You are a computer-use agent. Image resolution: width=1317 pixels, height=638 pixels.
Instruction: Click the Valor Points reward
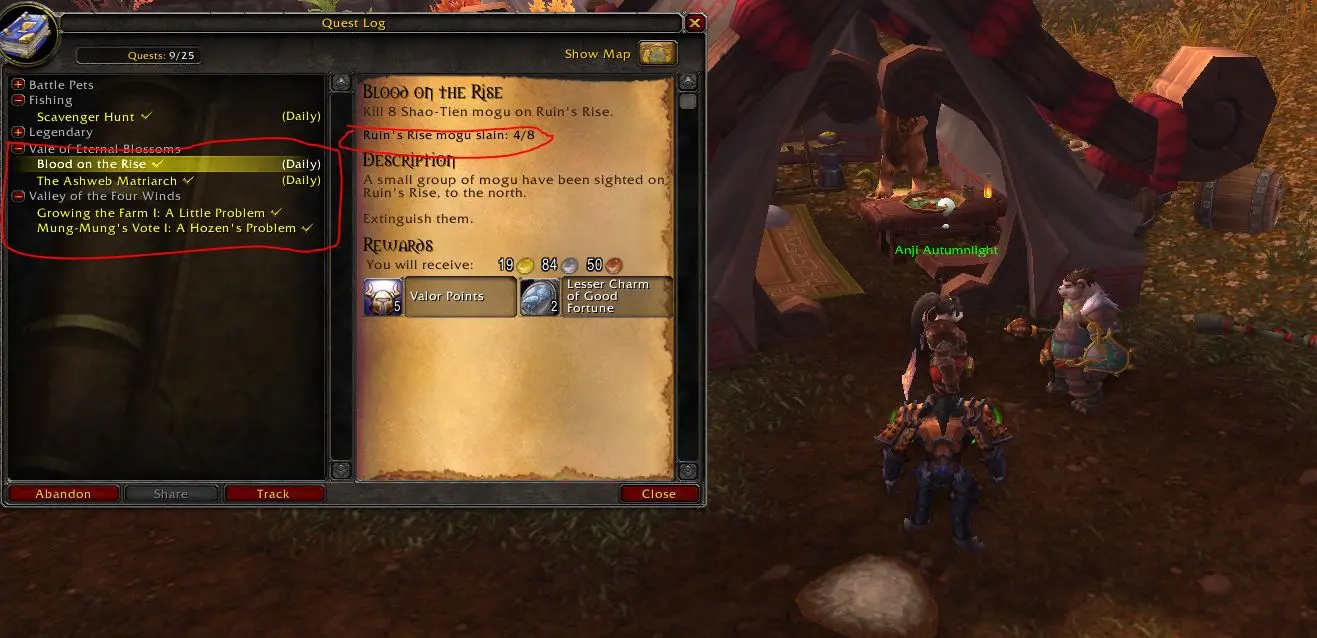pyautogui.click(x=440, y=297)
